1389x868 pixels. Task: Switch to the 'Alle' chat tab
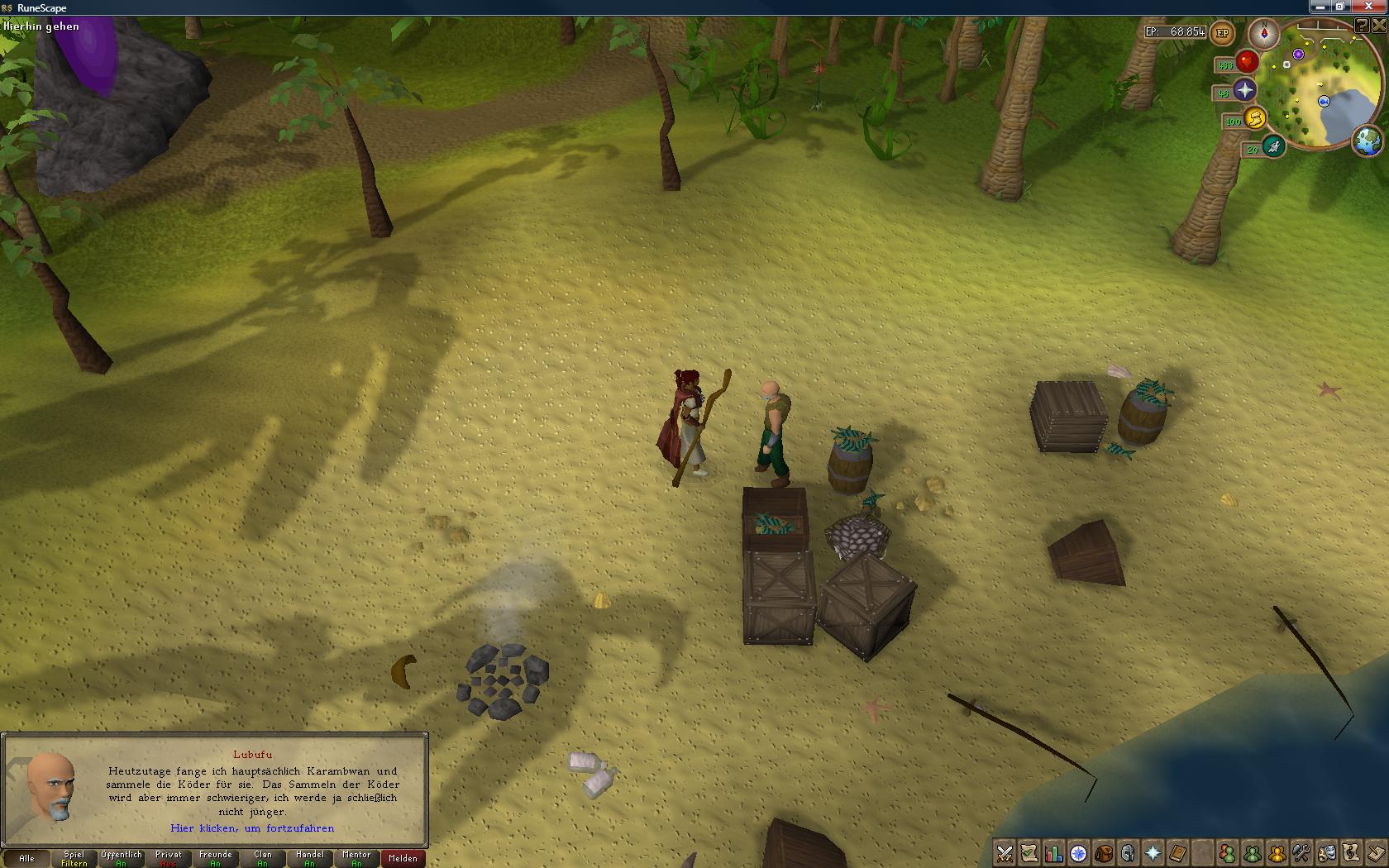pyautogui.click(x=26, y=858)
